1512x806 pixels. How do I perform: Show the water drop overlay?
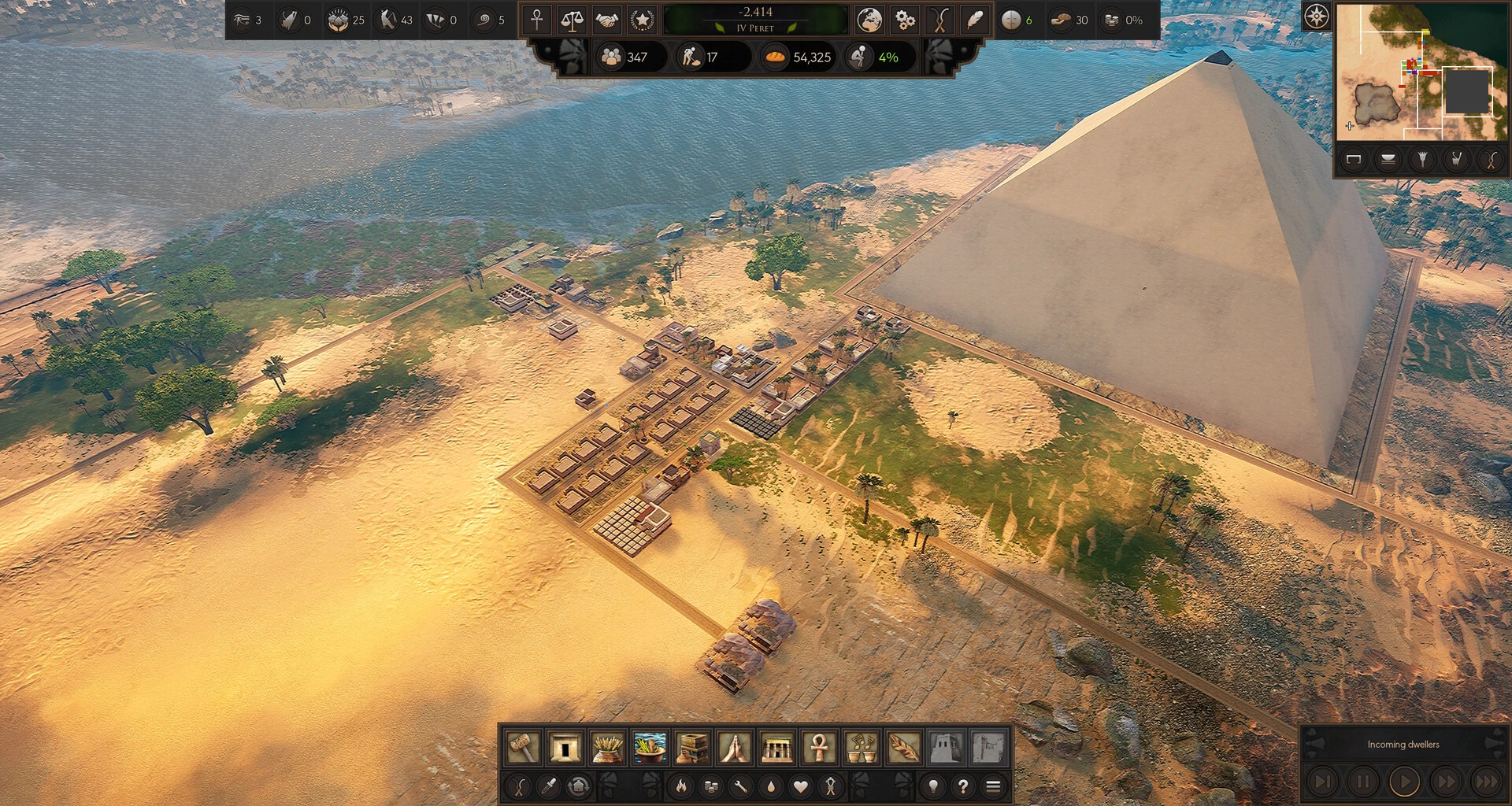(770, 786)
